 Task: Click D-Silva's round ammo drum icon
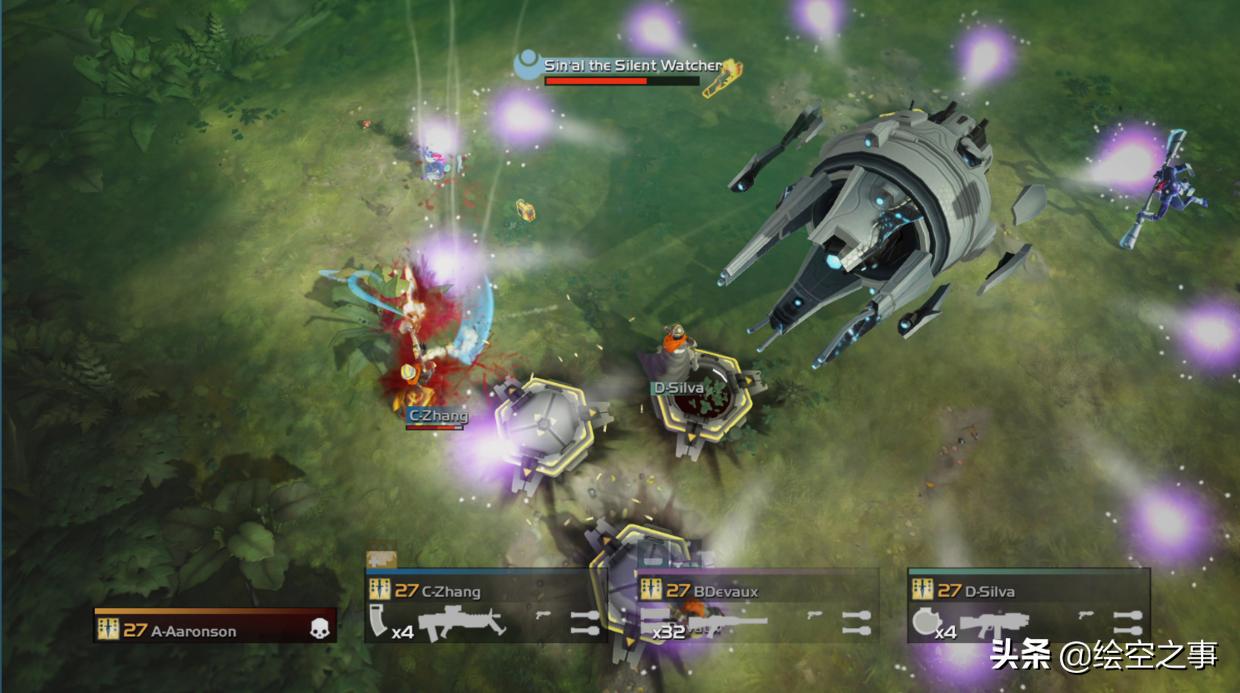(923, 622)
